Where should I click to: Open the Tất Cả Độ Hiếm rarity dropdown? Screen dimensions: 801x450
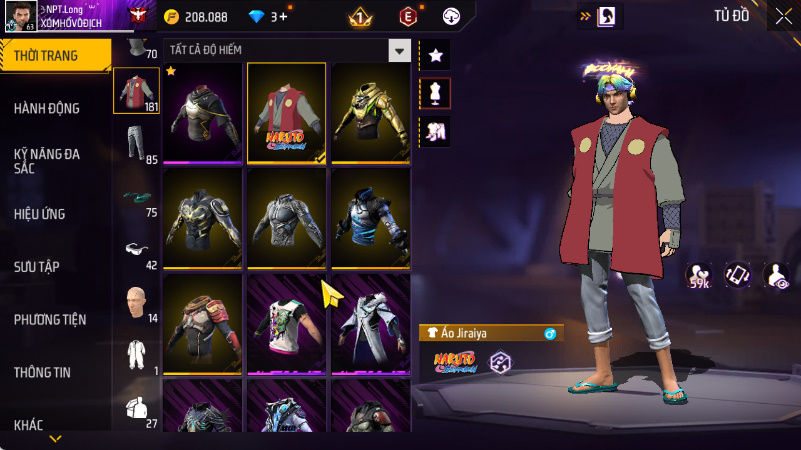coord(400,50)
